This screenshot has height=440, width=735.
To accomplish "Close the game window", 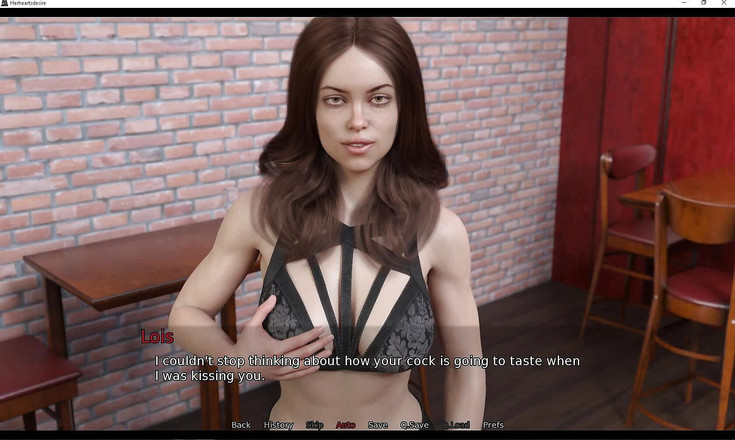I will pos(725,3).
